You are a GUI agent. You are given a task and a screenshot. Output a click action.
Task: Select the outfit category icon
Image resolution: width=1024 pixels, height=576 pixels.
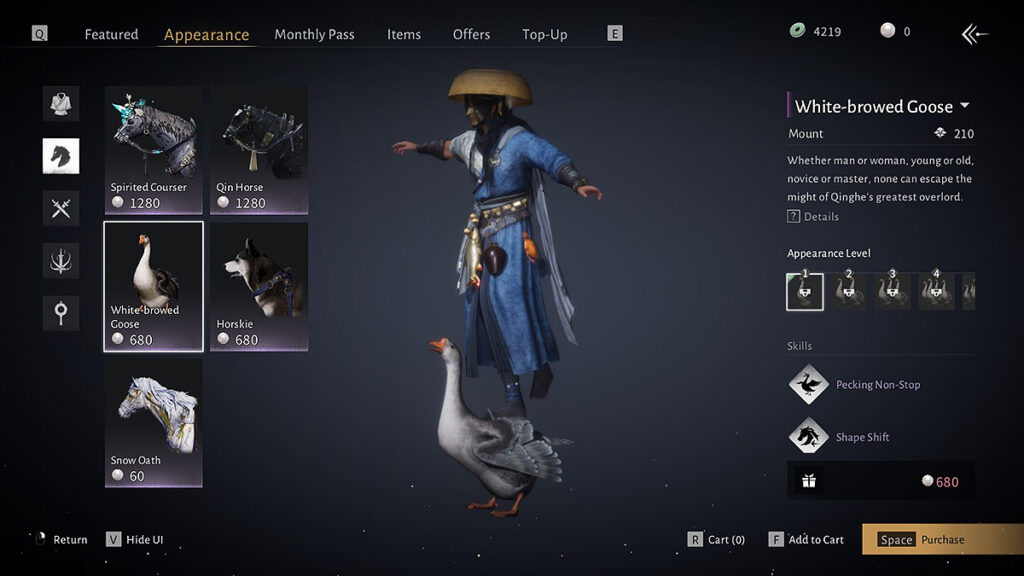61,103
